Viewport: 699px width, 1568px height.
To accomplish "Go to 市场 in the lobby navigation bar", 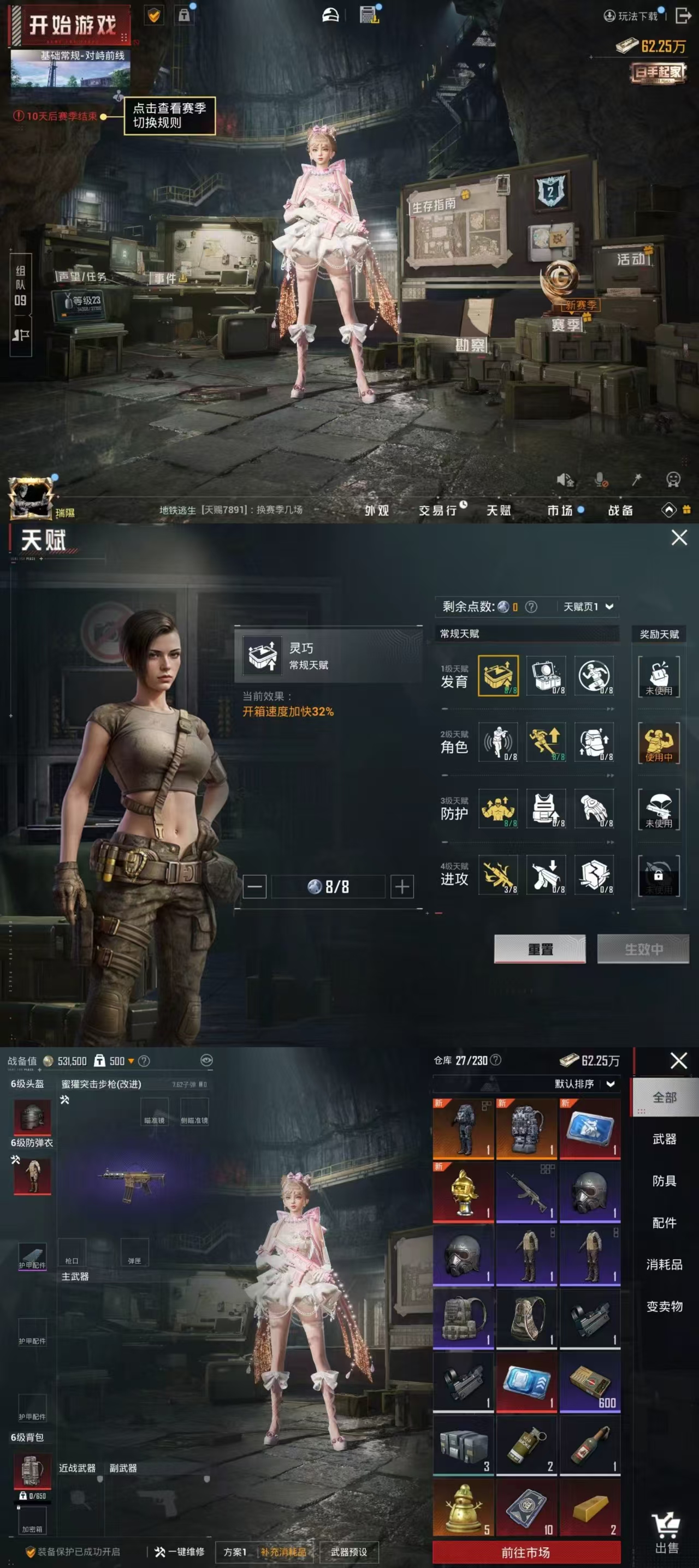I will click(x=560, y=510).
